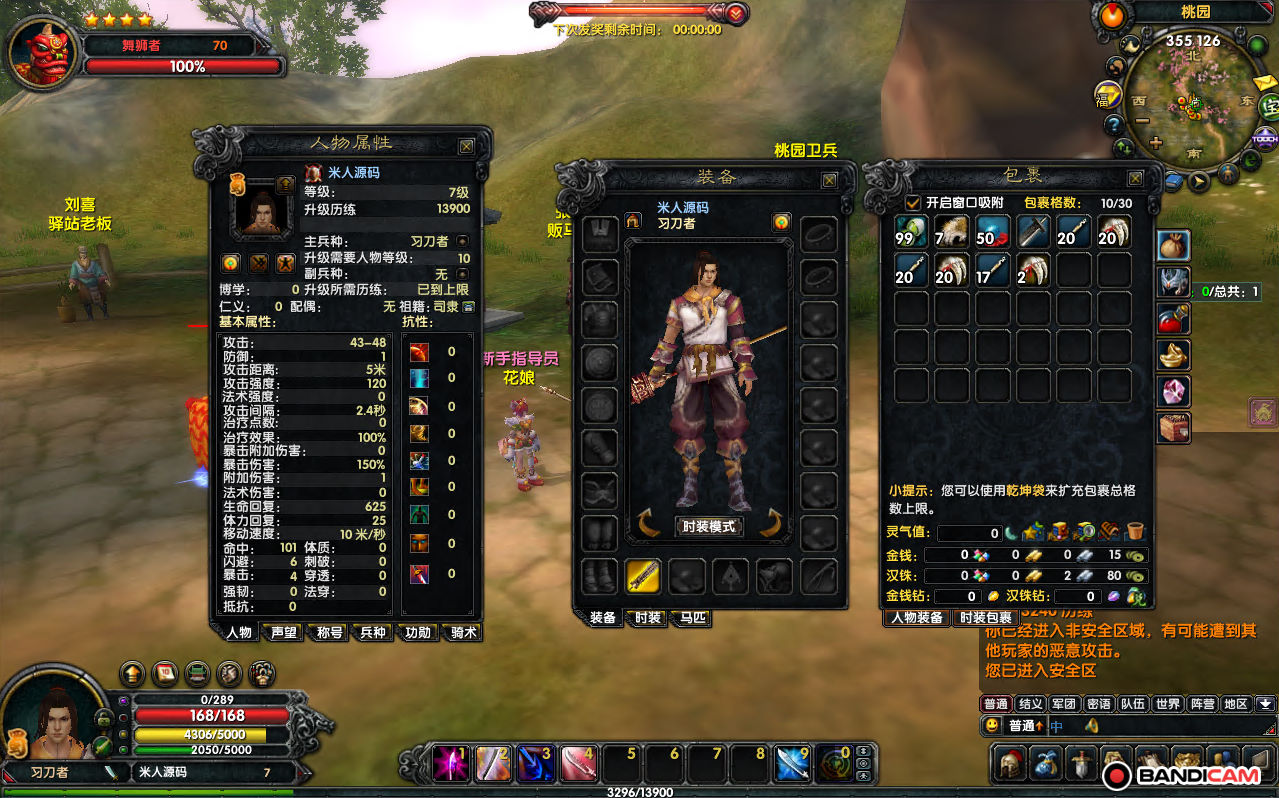Select the 兵种 troop type tab
Image resolution: width=1279 pixels, height=798 pixels.
coord(373,632)
